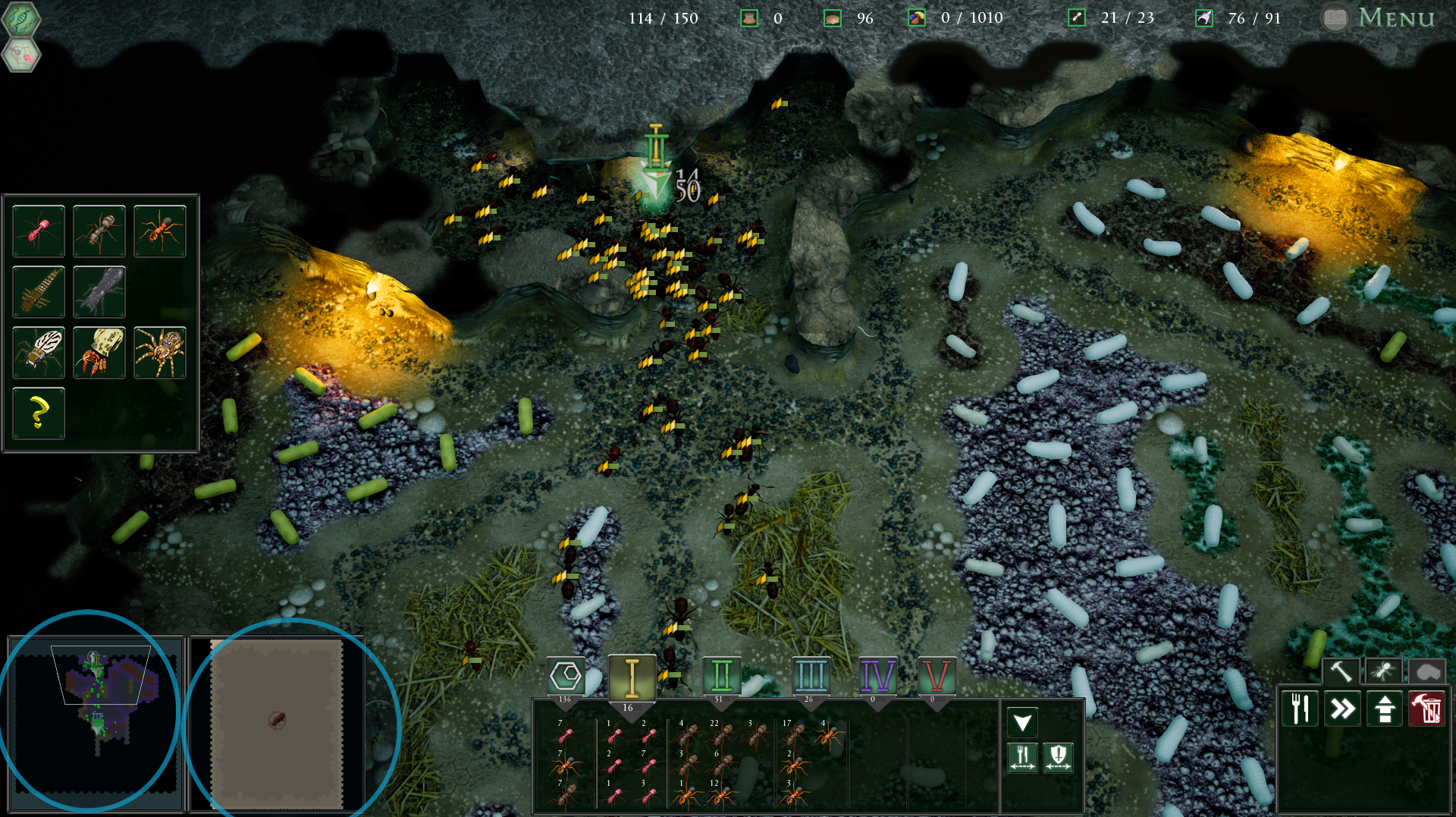Viewport: 1456px width, 817px height.
Task: Select pheromone group I tab
Action: (x=632, y=676)
